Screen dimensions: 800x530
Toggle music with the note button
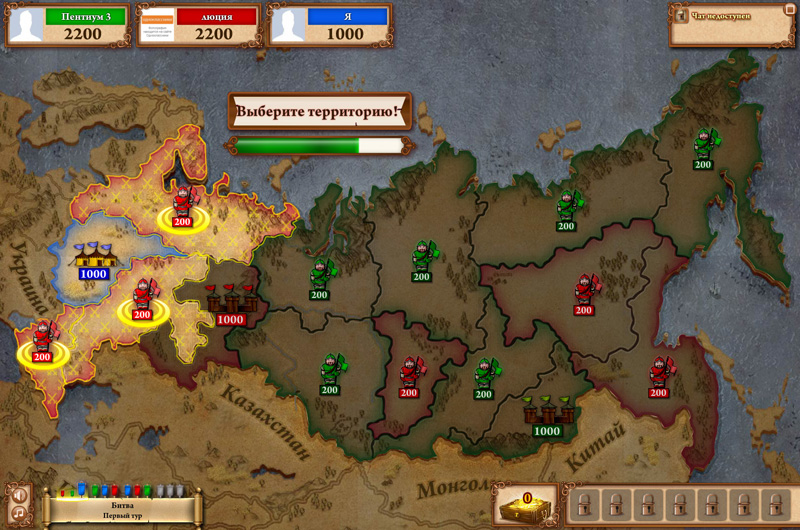[19, 514]
